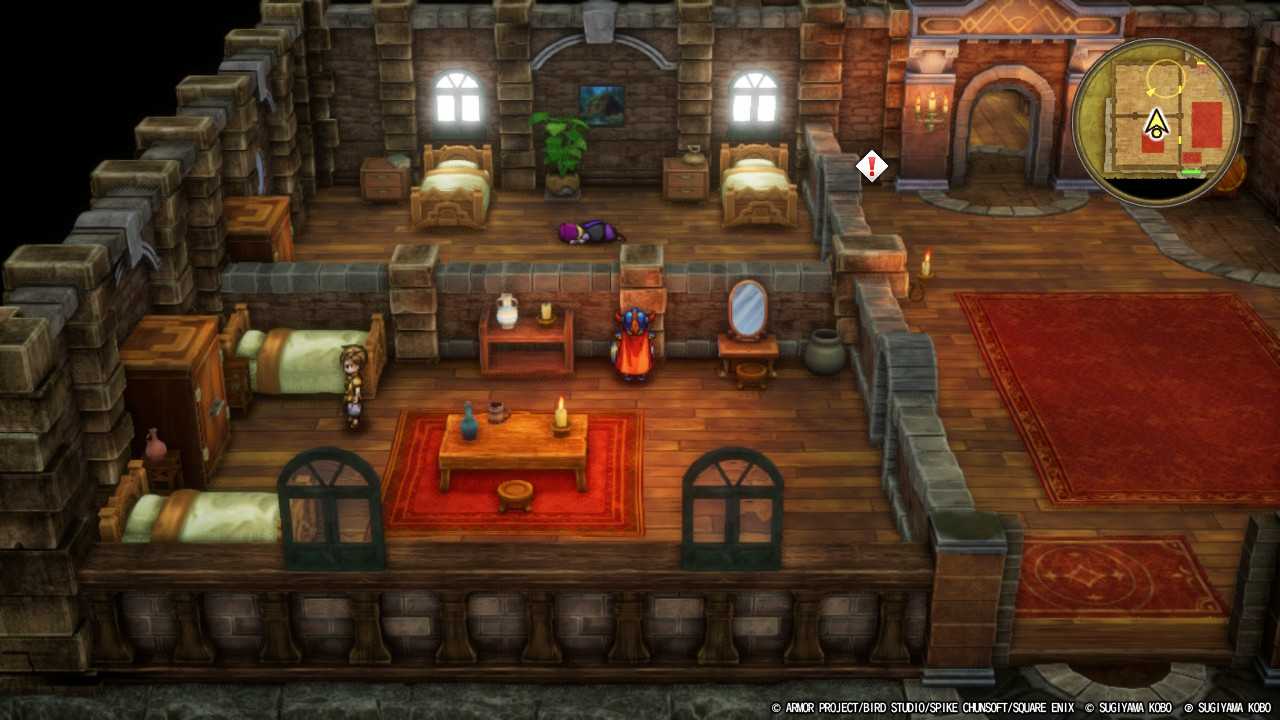Click the red exclamation event marker
The width and height of the screenshot is (1280, 720).
[x=871, y=166]
